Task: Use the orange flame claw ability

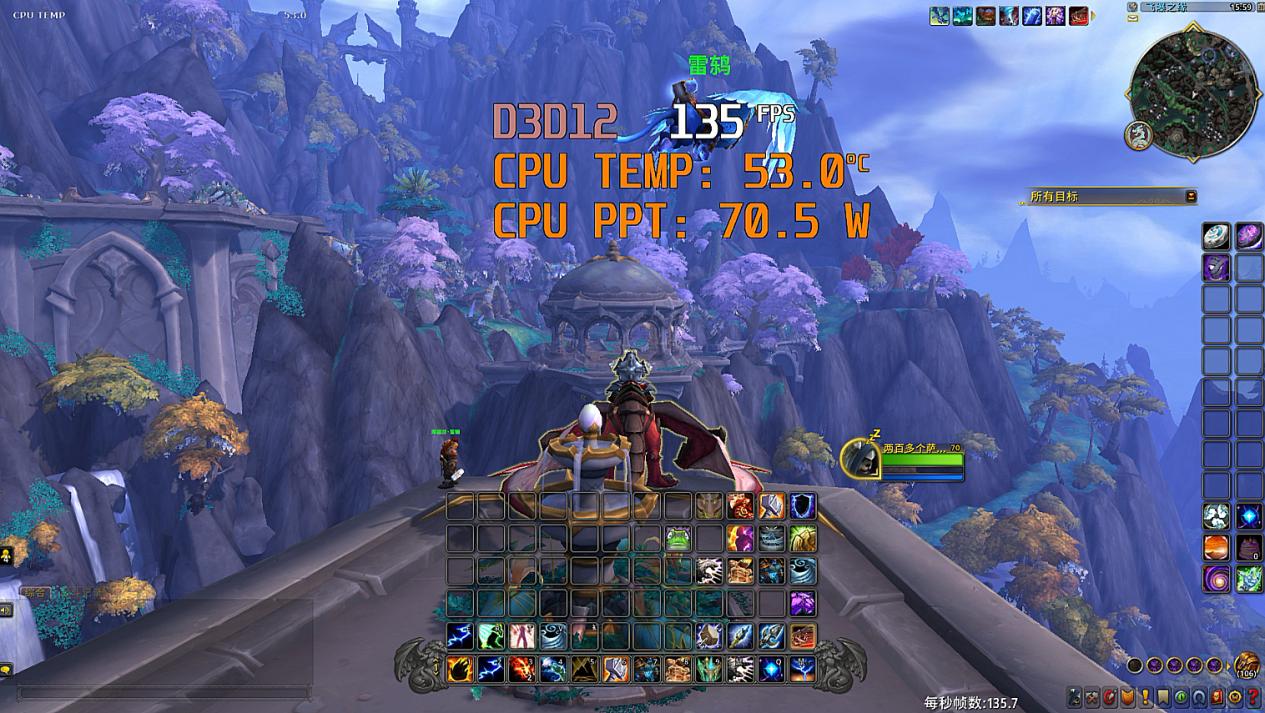Action: point(460,668)
